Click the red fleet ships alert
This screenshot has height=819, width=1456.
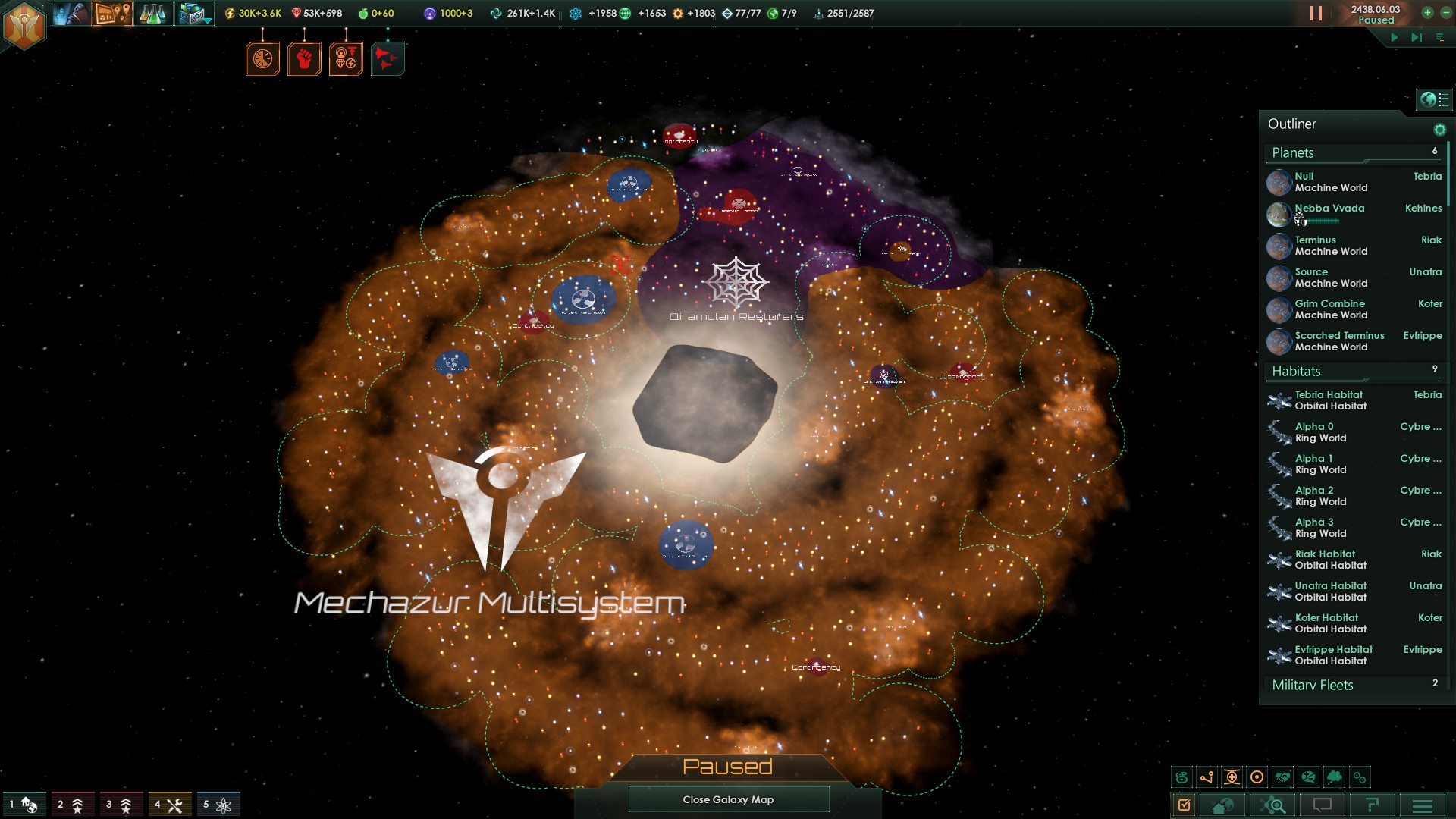click(x=388, y=58)
